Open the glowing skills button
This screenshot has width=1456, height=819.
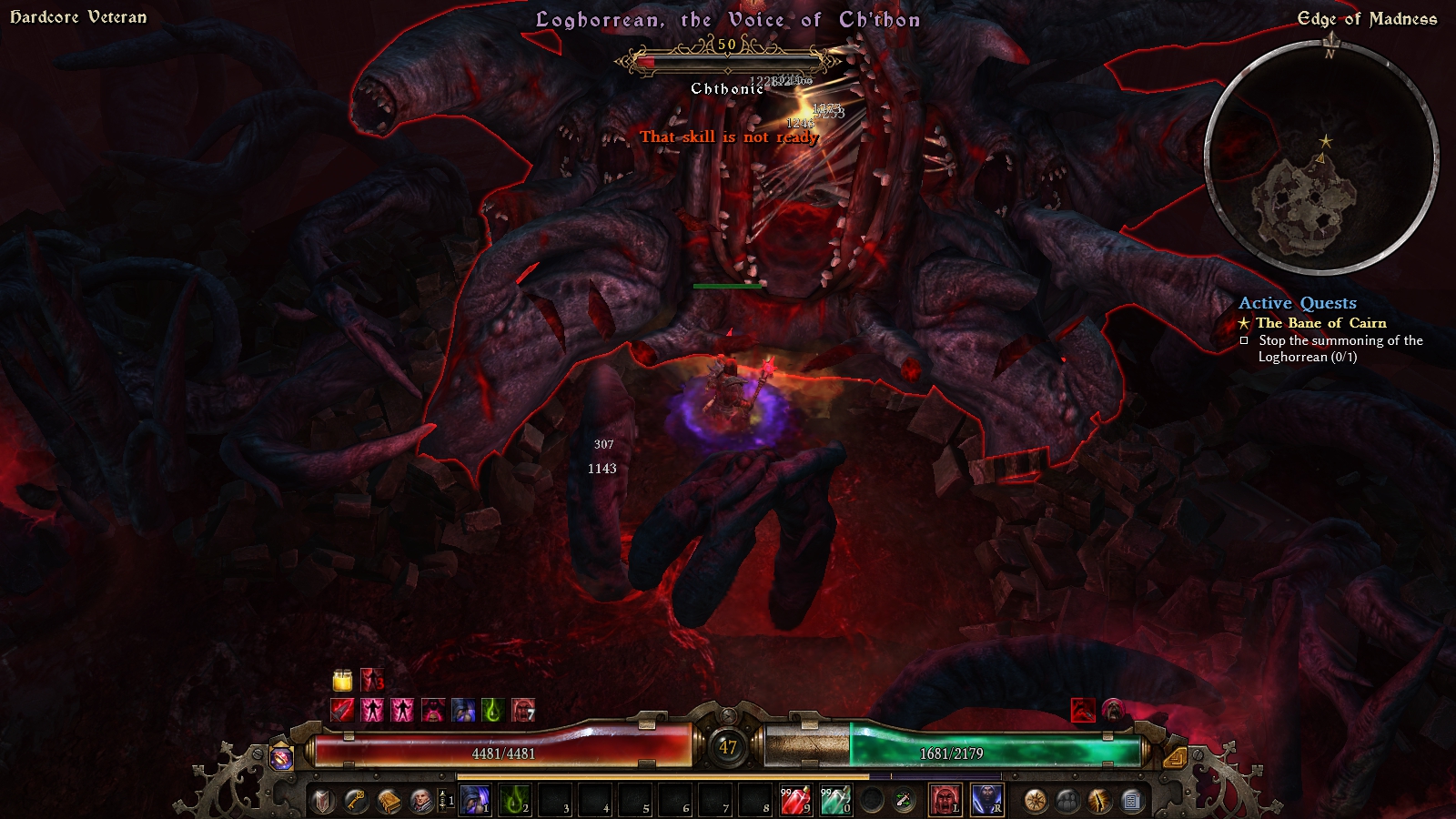pos(1099,801)
